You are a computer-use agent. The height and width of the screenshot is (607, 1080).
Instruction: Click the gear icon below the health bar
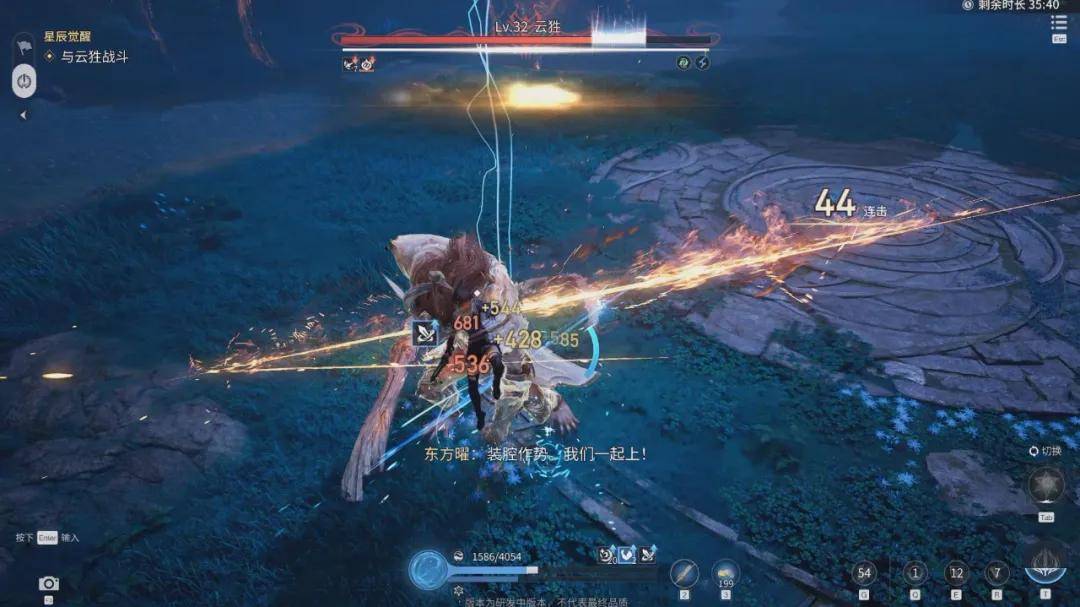coord(459,592)
